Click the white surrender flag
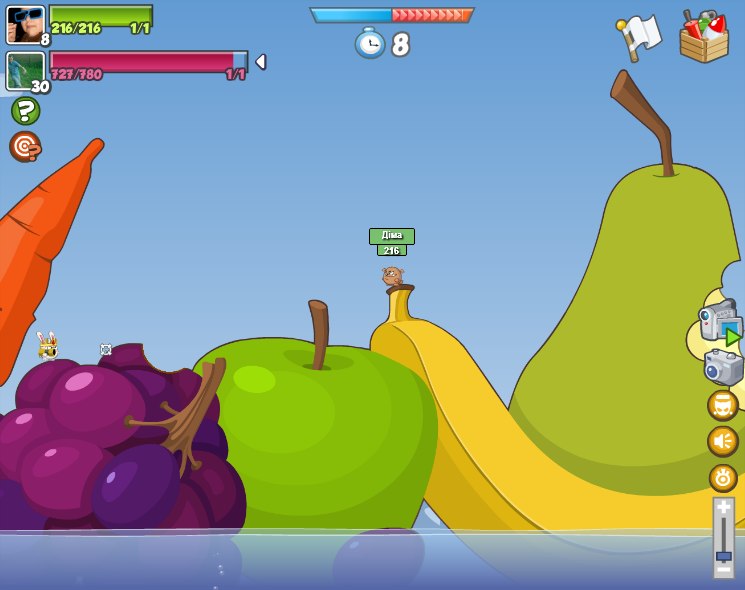This screenshot has height=590, width=745. point(638,37)
